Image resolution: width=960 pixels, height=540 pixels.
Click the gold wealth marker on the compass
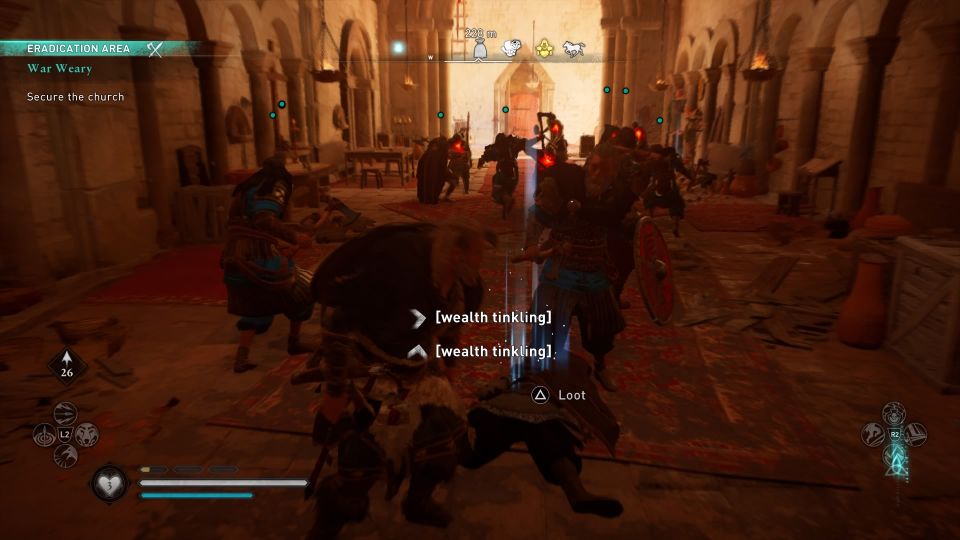point(545,48)
